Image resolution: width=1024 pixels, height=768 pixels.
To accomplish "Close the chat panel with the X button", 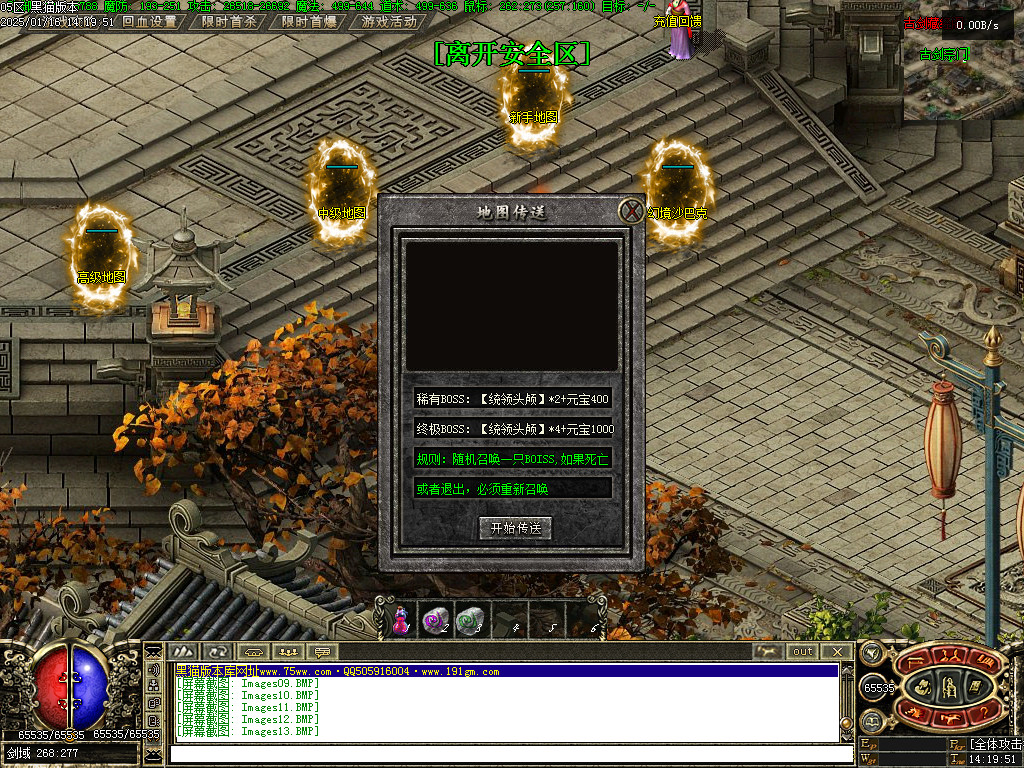I will (837, 652).
